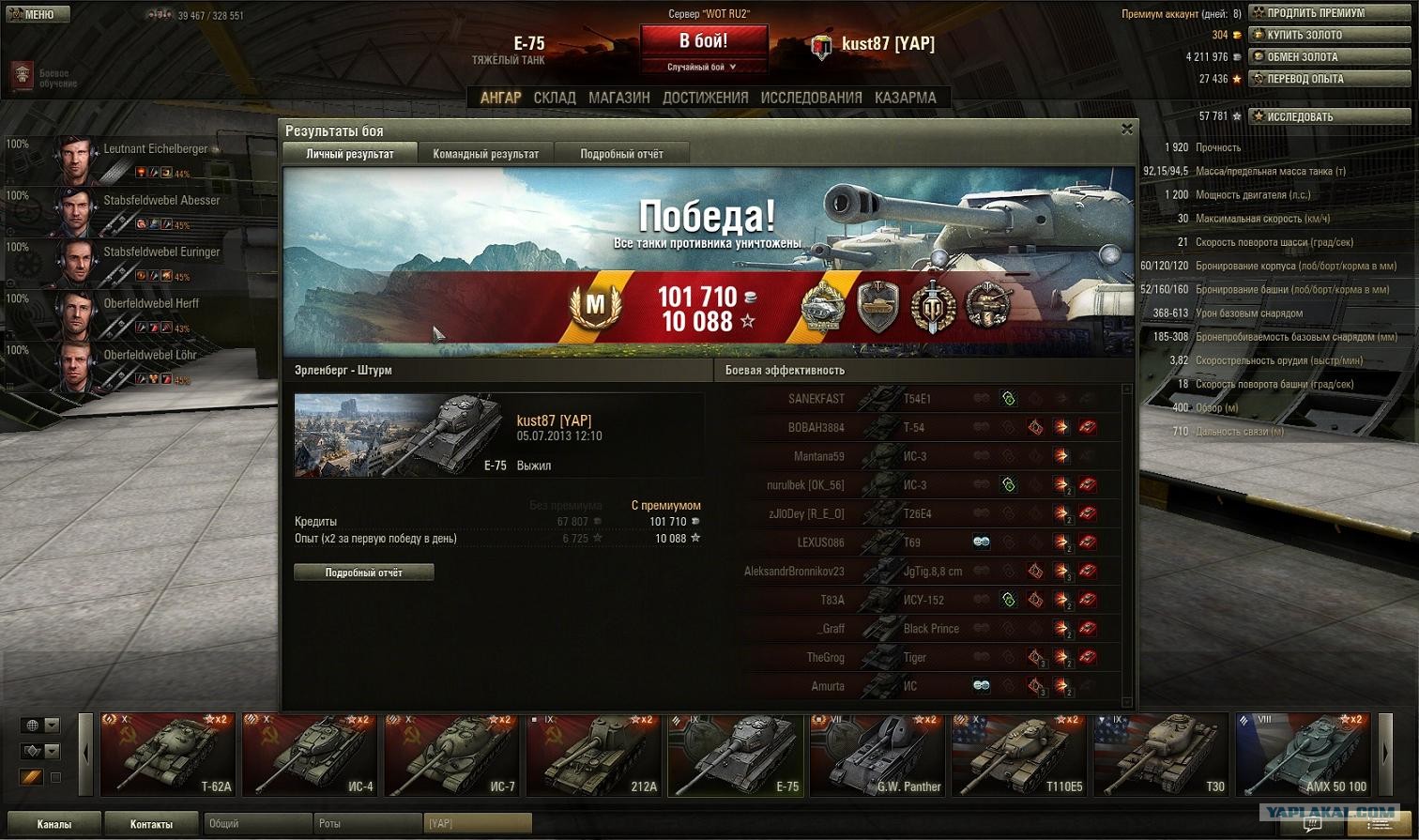This screenshot has width=1419, height=840.
Task: Open ИССЛЕДОВАНИЯ tech tree
Action: tap(811, 98)
